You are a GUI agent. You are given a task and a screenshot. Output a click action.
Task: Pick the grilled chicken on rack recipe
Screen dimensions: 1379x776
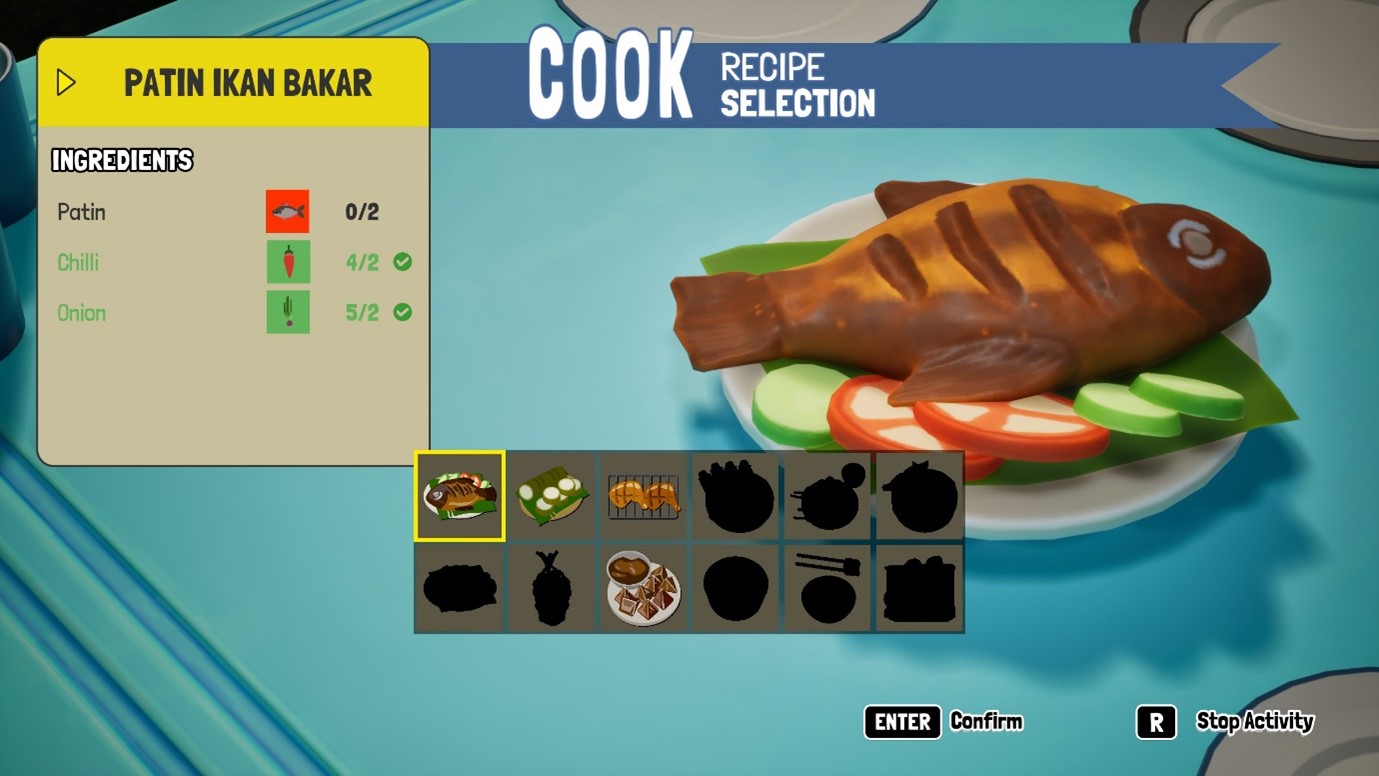coord(643,496)
